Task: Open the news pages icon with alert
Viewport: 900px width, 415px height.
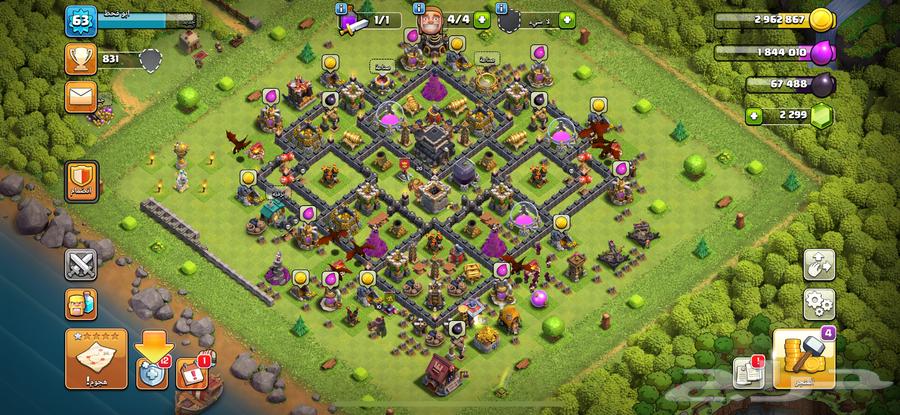Action: 746,372
